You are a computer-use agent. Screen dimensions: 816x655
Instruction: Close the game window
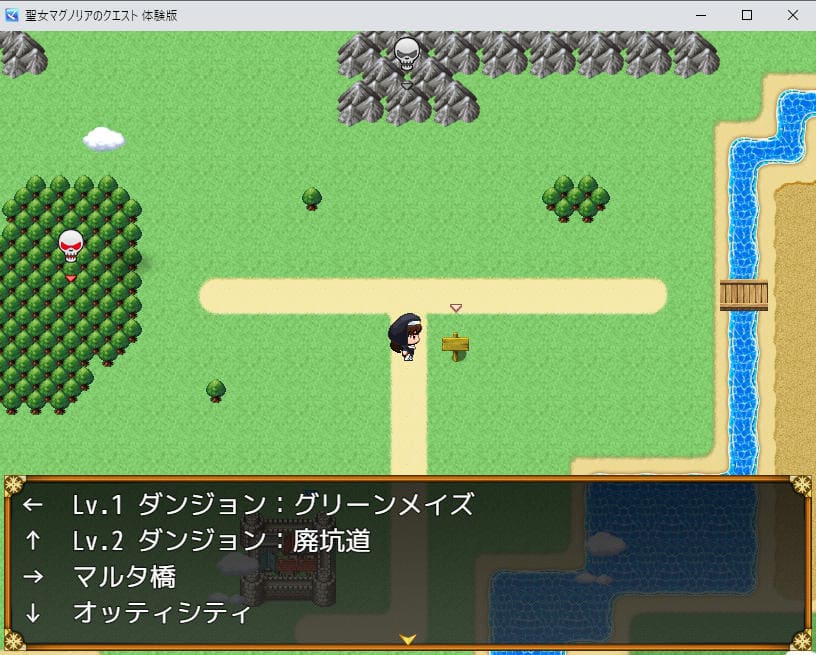click(792, 15)
